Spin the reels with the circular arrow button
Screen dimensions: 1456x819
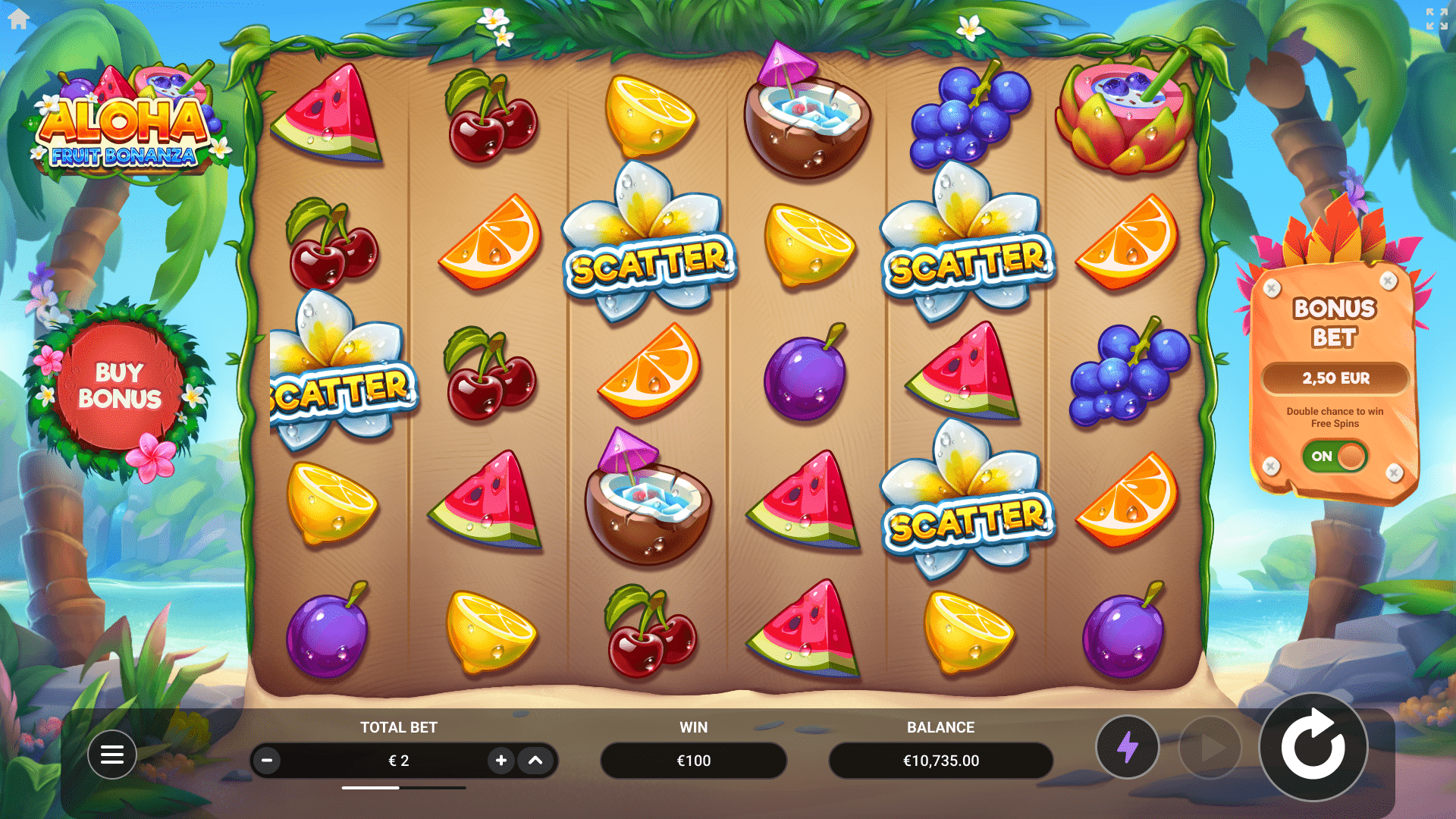point(1313,747)
